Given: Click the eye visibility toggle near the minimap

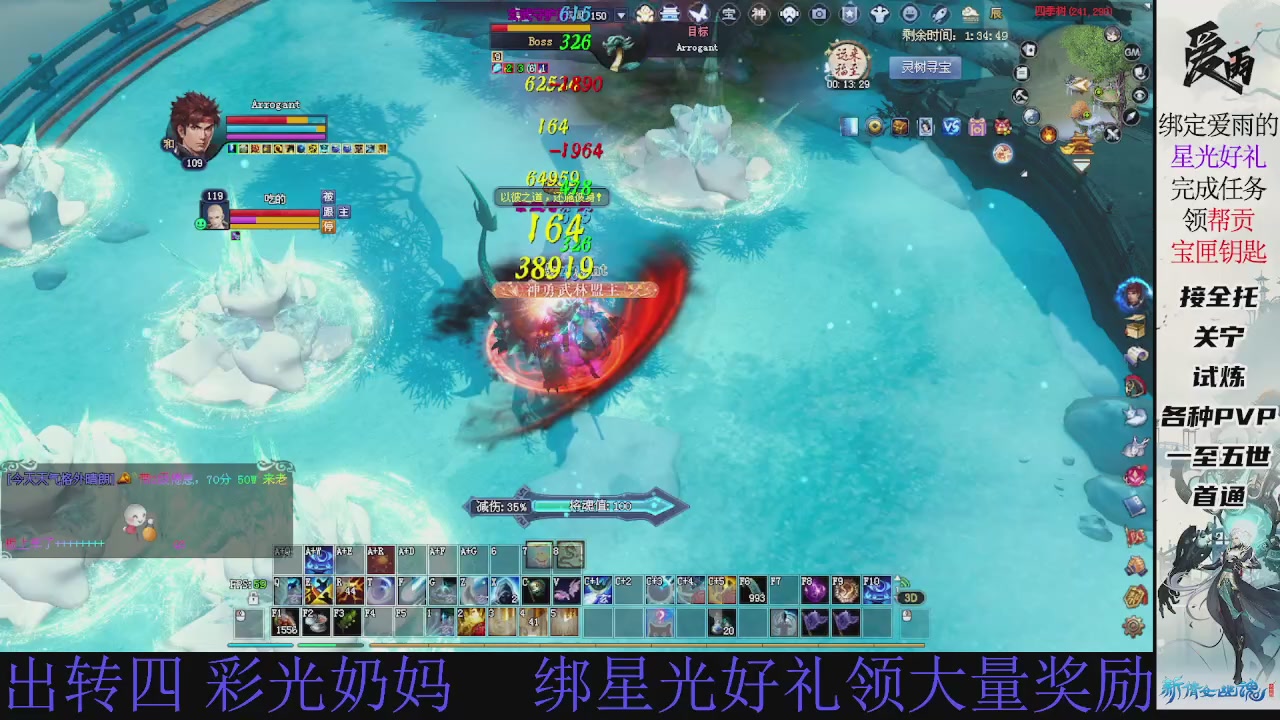Looking at the screenshot, I should click(1140, 97).
